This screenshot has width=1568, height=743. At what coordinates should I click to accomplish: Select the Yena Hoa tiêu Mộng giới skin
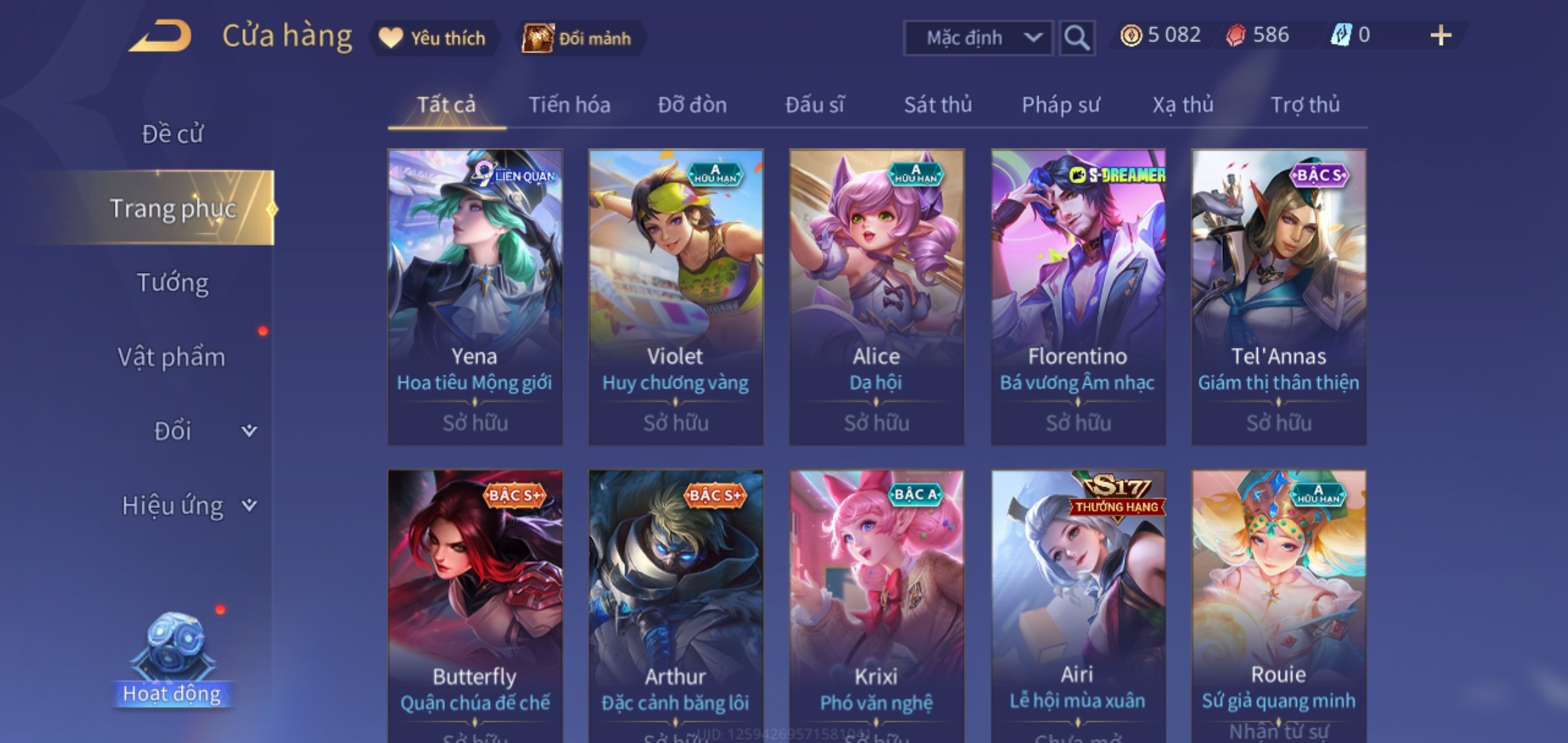(x=475, y=296)
